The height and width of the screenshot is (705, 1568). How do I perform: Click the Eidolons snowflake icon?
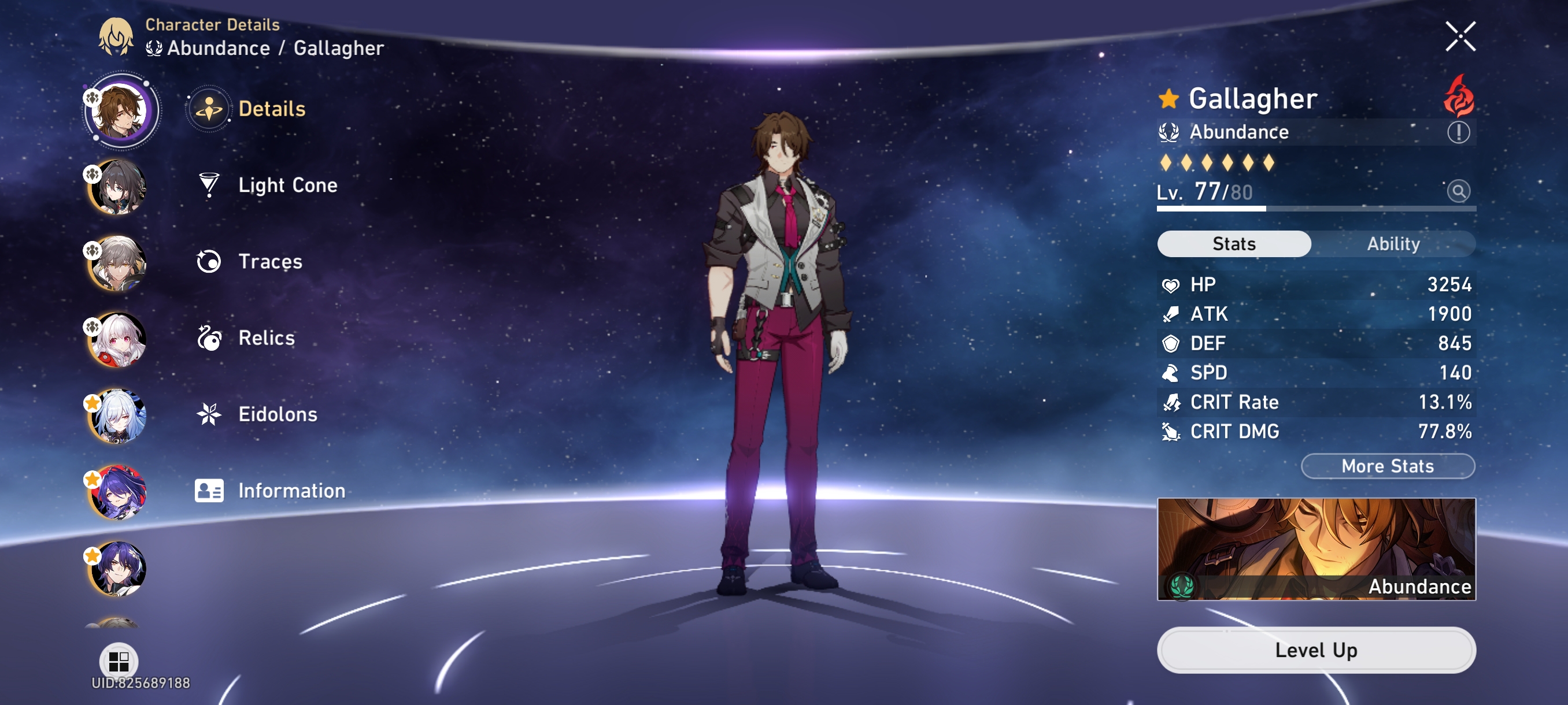pyautogui.click(x=209, y=414)
